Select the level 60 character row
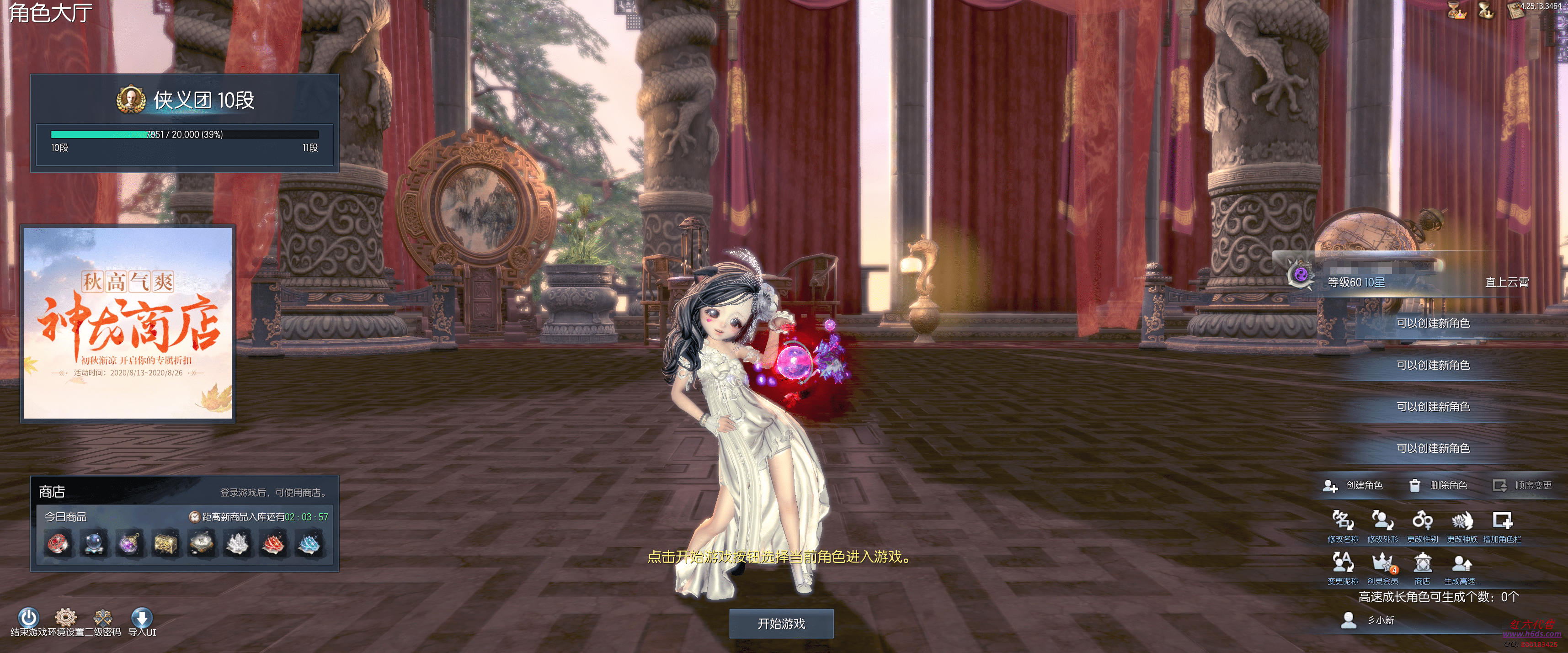The image size is (1568, 653). pyautogui.click(x=1412, y=282)
